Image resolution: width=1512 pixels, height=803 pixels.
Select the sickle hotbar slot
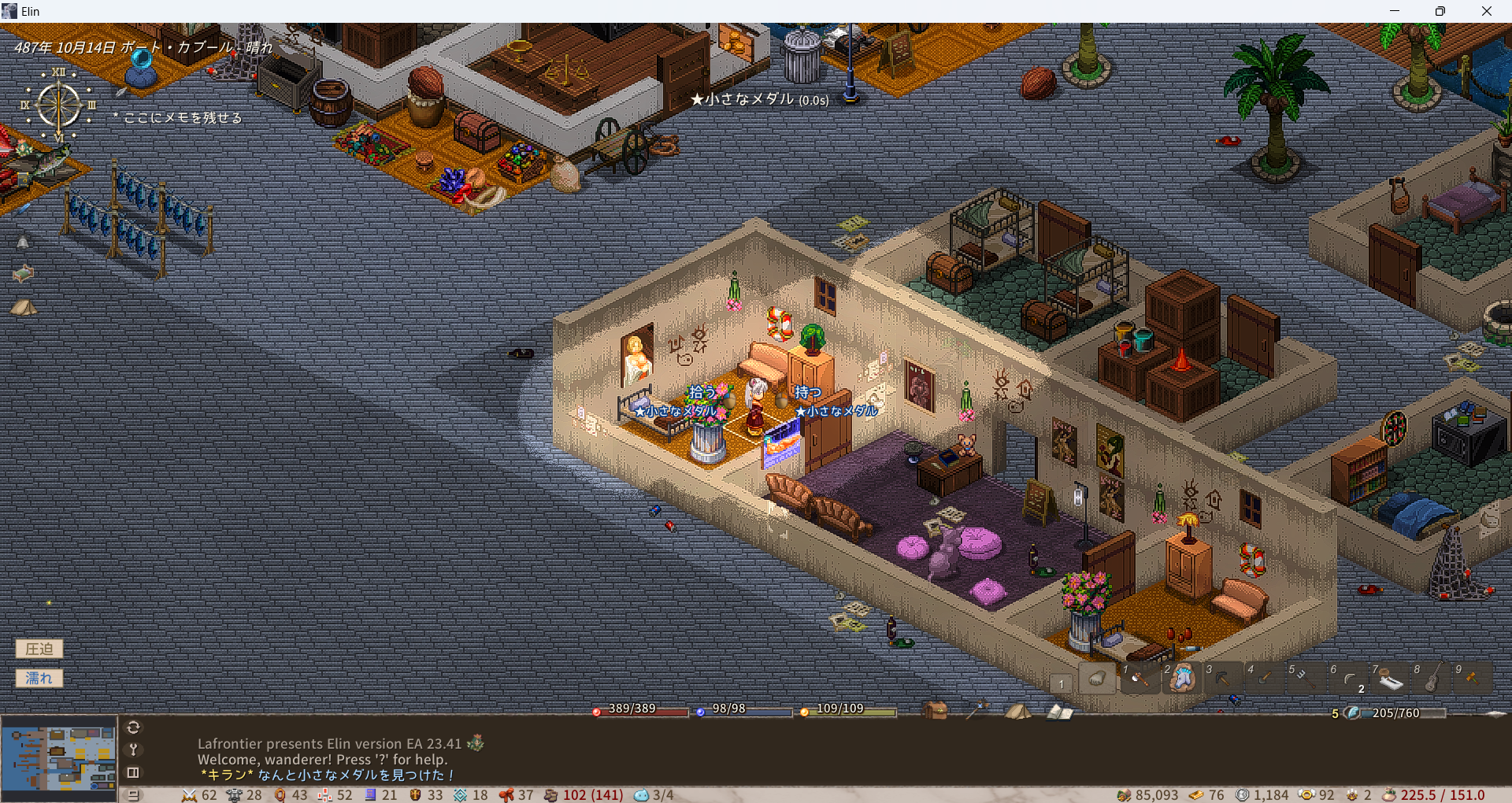click(1349, 679)
